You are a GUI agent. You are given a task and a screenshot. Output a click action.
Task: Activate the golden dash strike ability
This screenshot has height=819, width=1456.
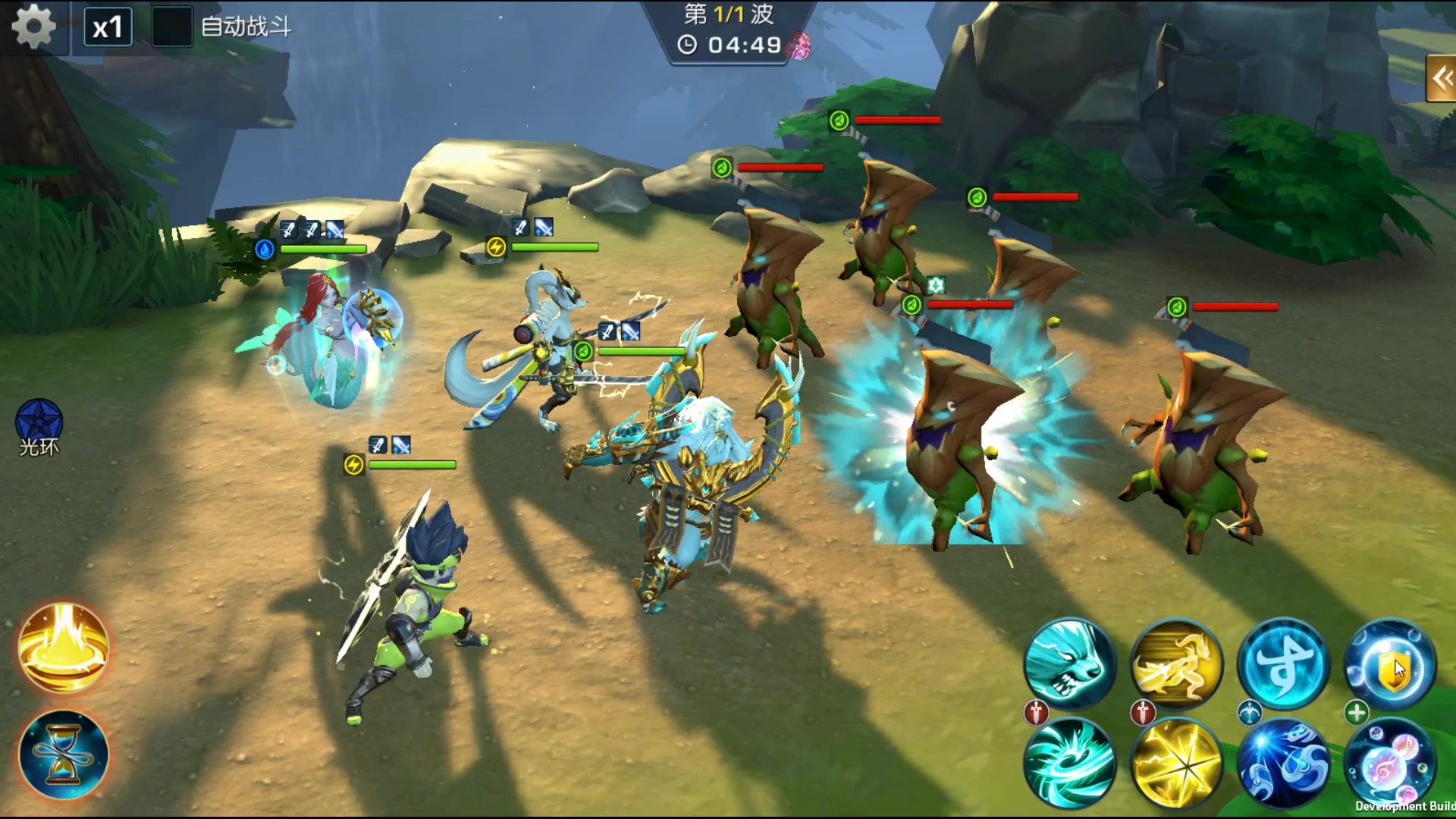tap(1177, 664)
